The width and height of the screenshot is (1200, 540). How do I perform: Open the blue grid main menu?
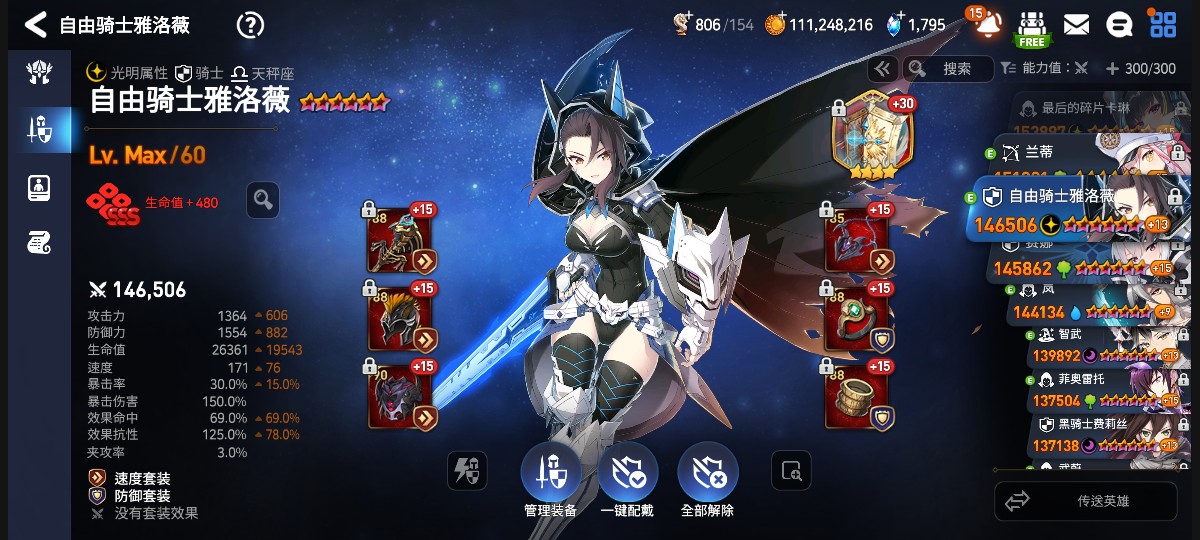point(1163,25)
